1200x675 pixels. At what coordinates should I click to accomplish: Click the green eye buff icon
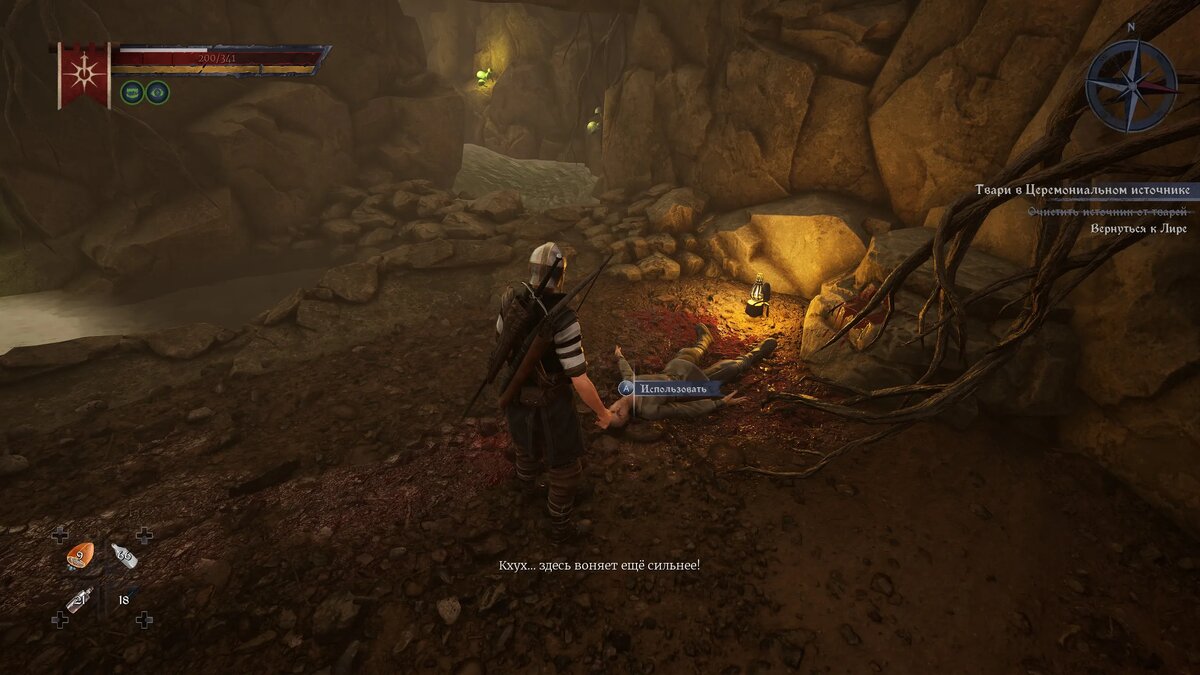(x=157, y=93)
